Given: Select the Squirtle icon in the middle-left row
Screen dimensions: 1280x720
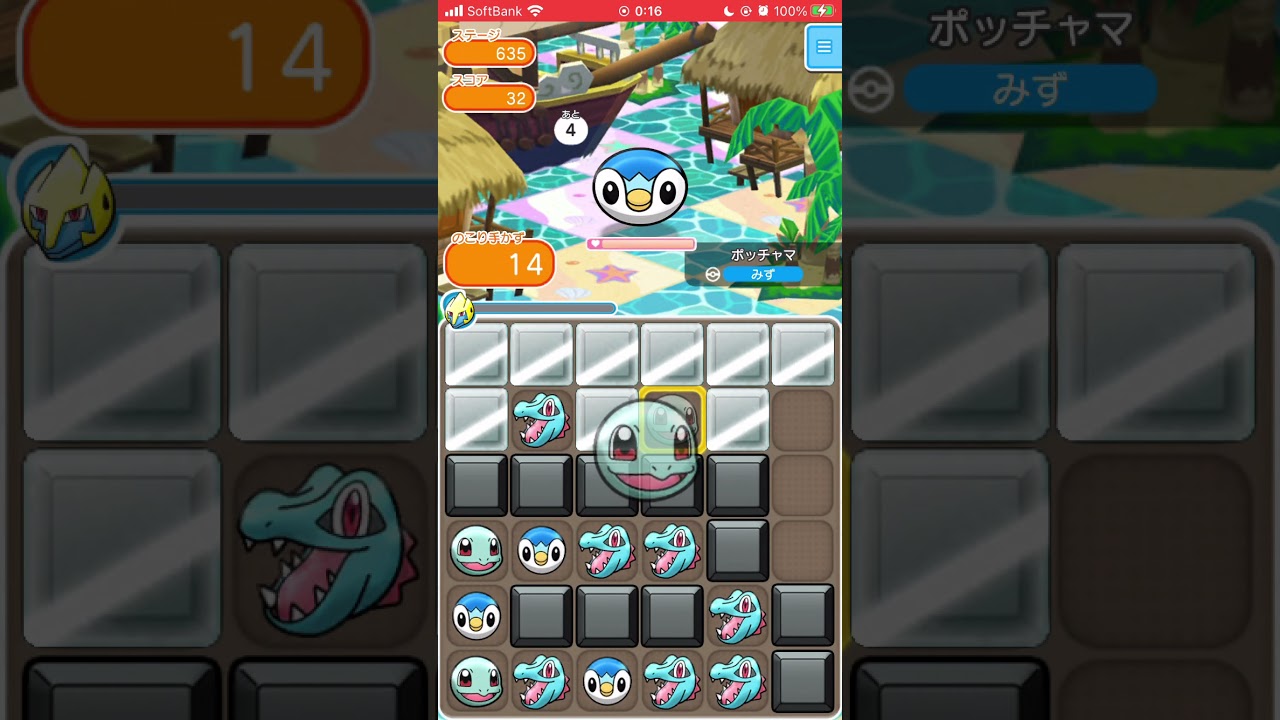Looking at the screenshot, I should 475,550.
